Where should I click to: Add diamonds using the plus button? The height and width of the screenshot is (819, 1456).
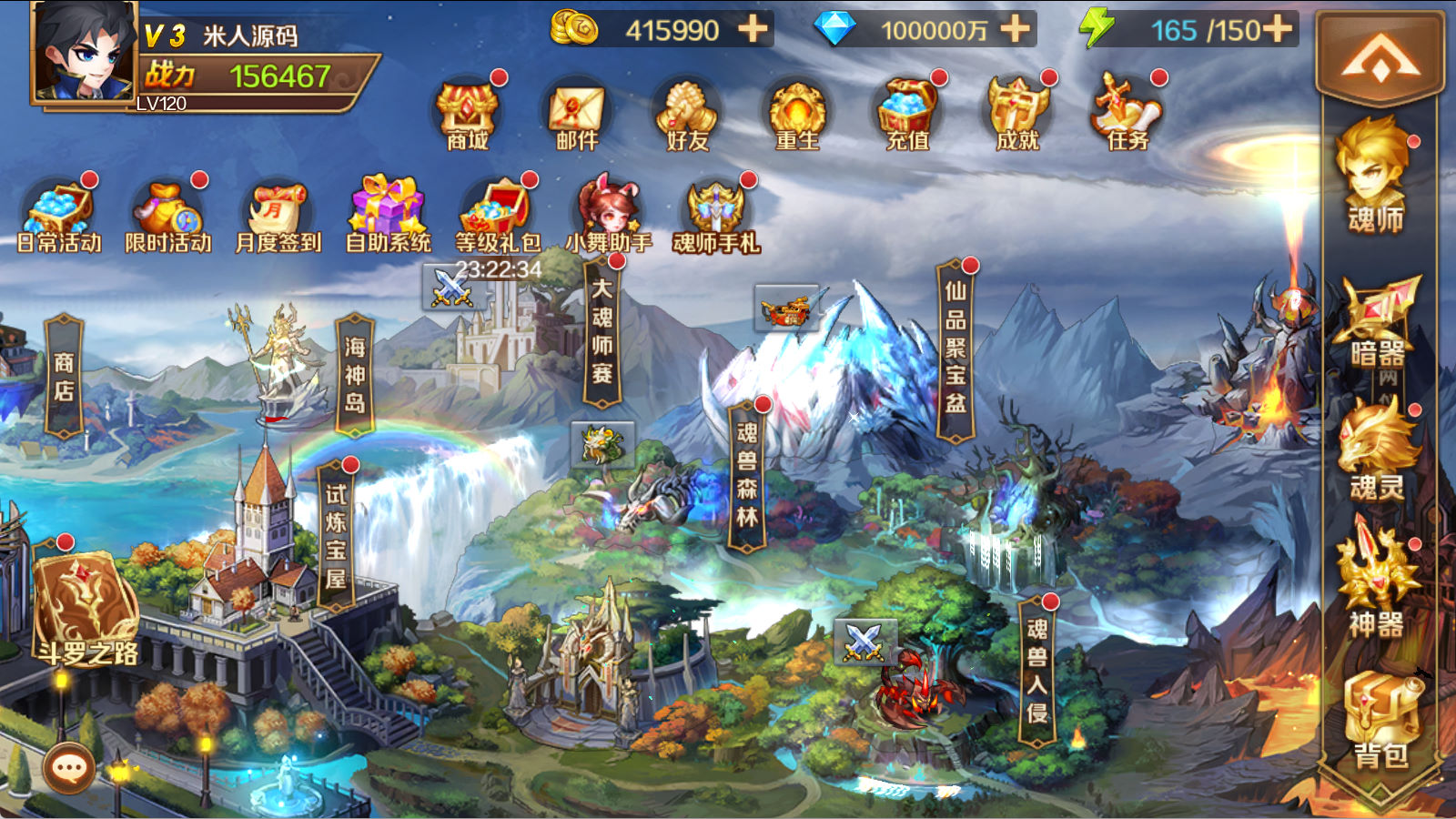pos(1016,29)
